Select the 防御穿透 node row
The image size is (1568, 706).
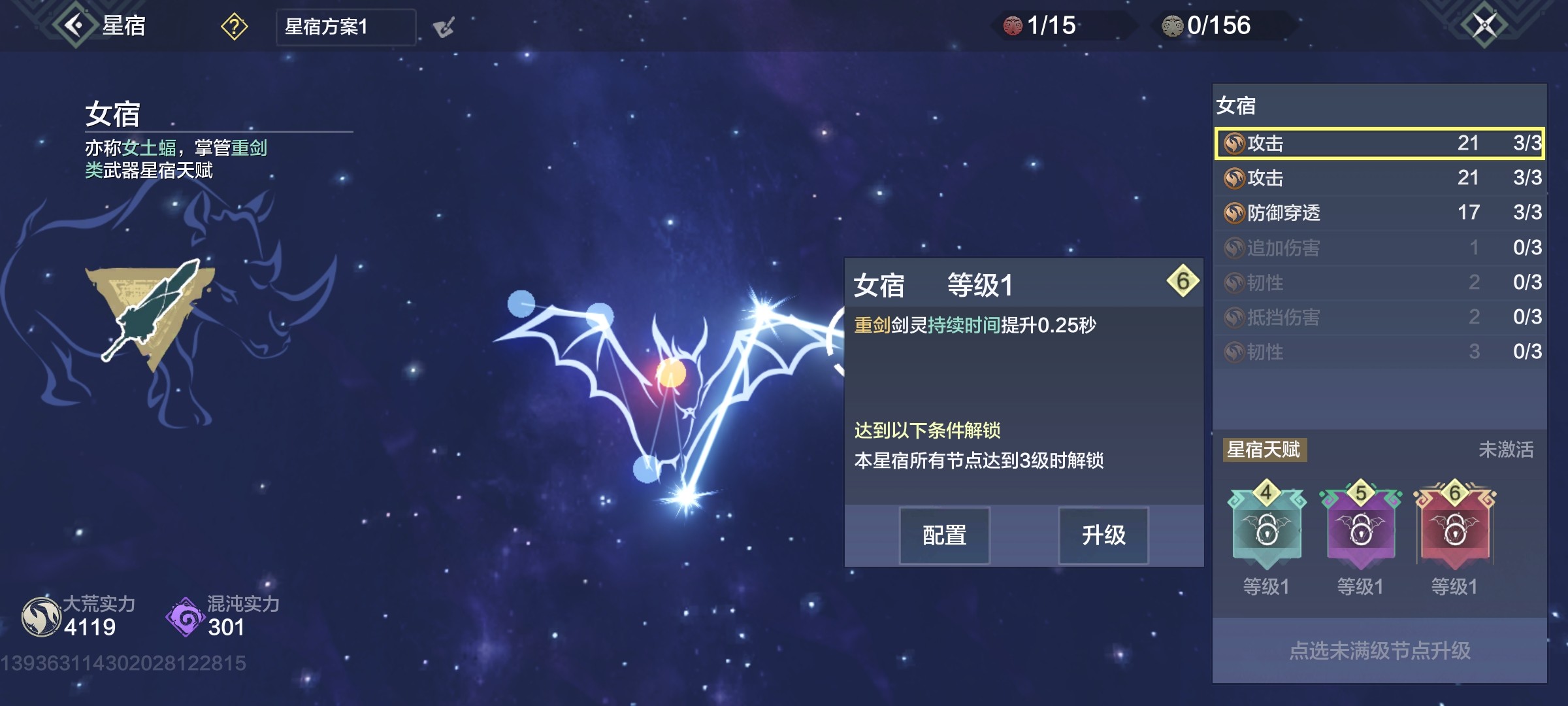(1380, 212)
